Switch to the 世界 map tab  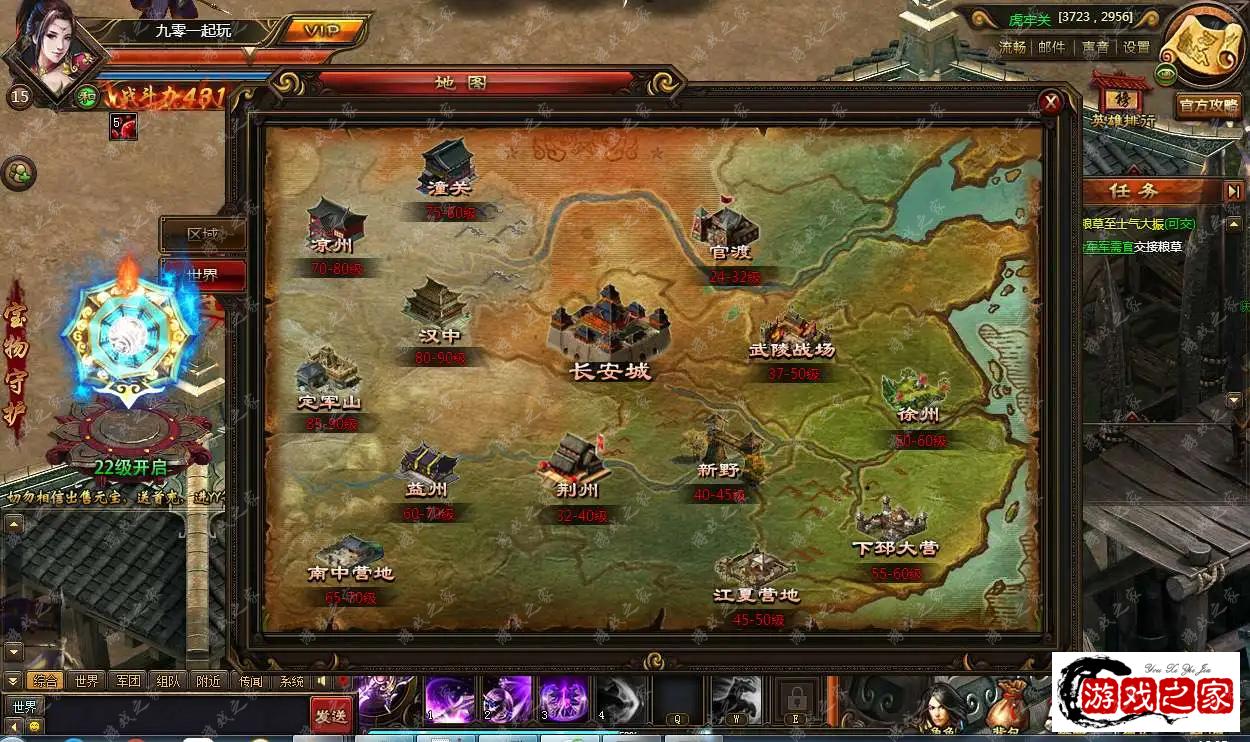tap(203, 275)
